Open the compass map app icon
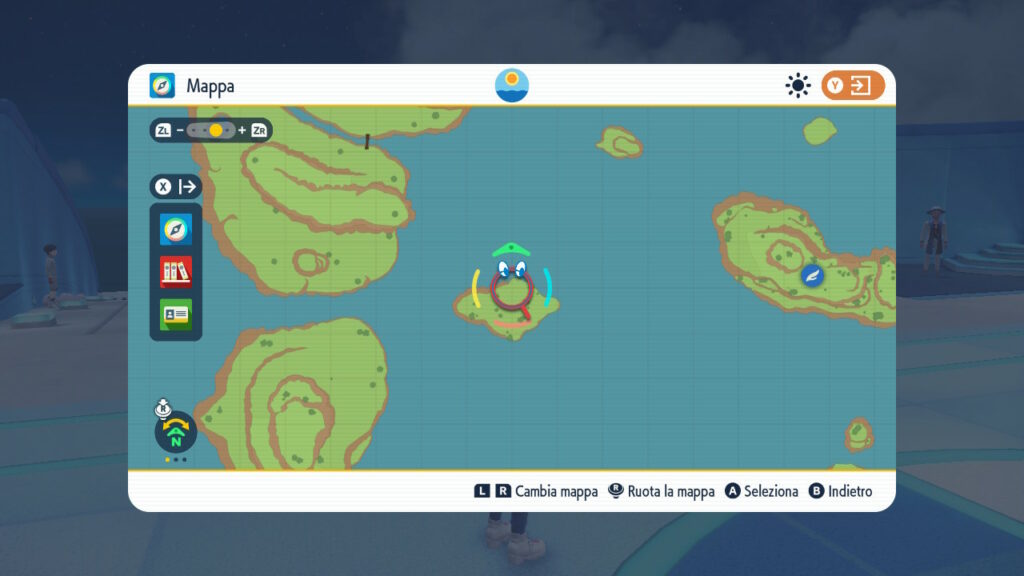 point(176,230)
